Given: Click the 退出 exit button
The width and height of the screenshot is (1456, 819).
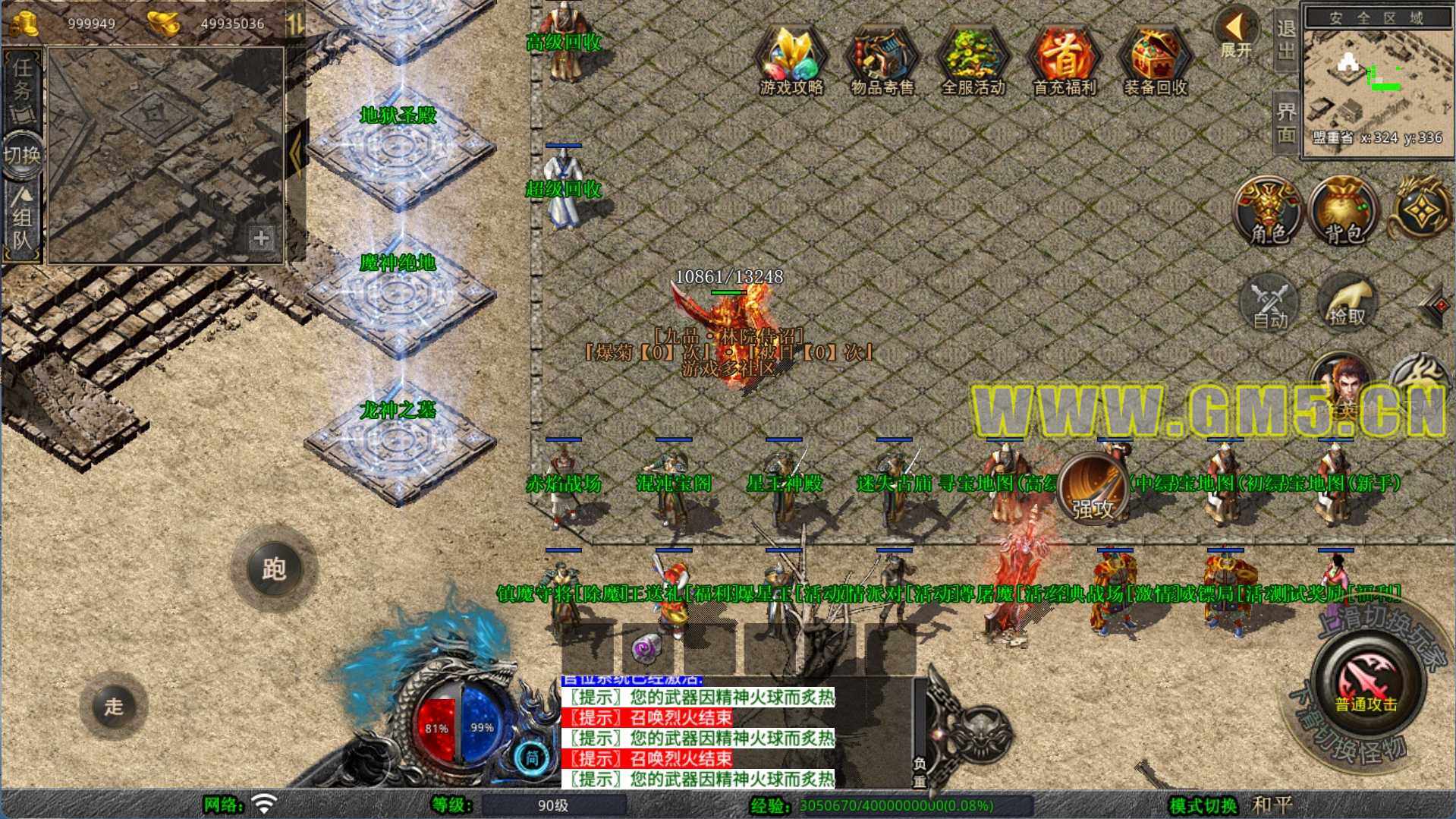Looking at the screenshot, I should pyautogui.click(x=1286, y=39).
